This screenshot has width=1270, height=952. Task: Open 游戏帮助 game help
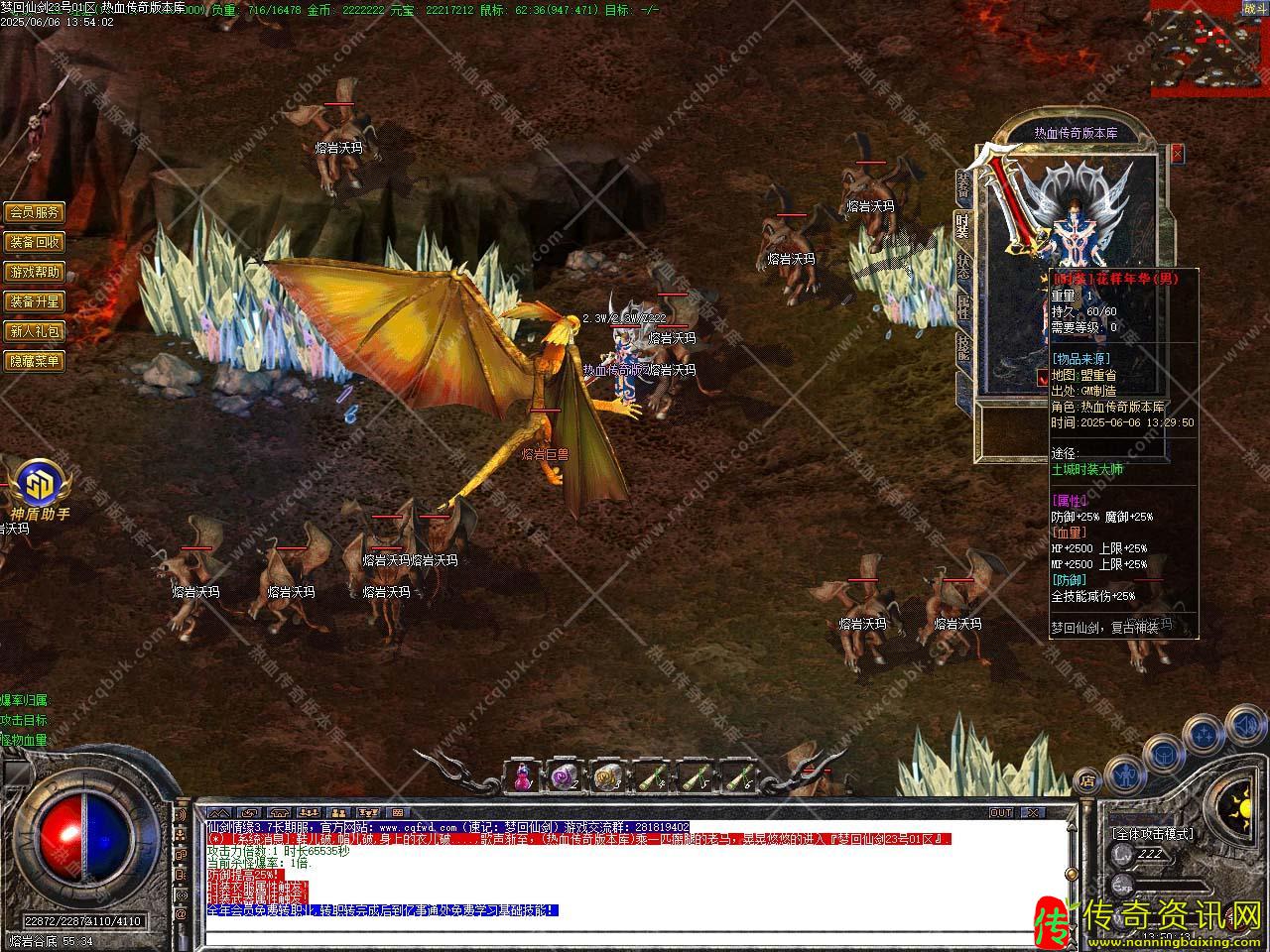[x=35, y=272]
